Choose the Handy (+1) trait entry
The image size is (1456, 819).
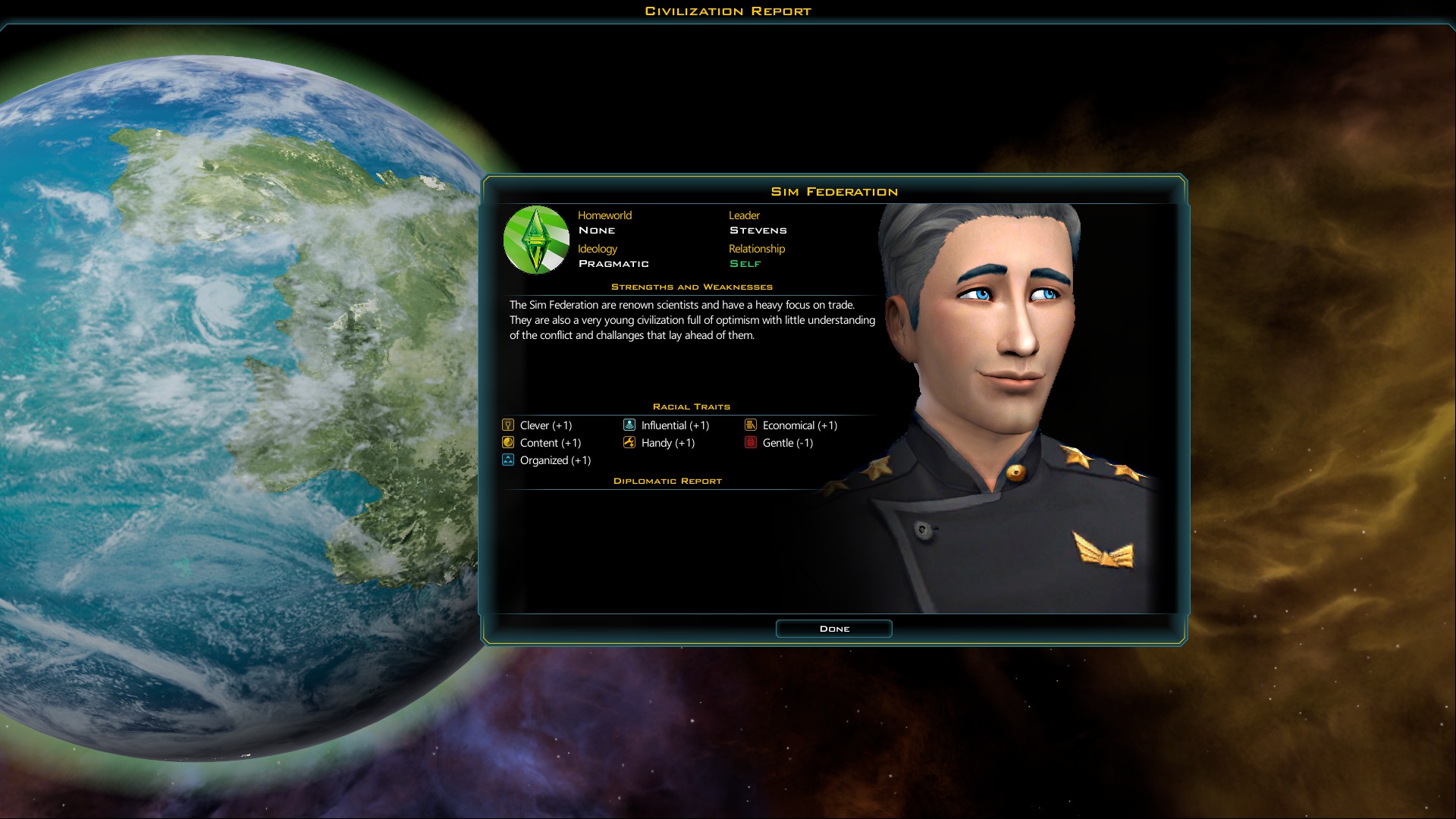(x=659, y=443)
